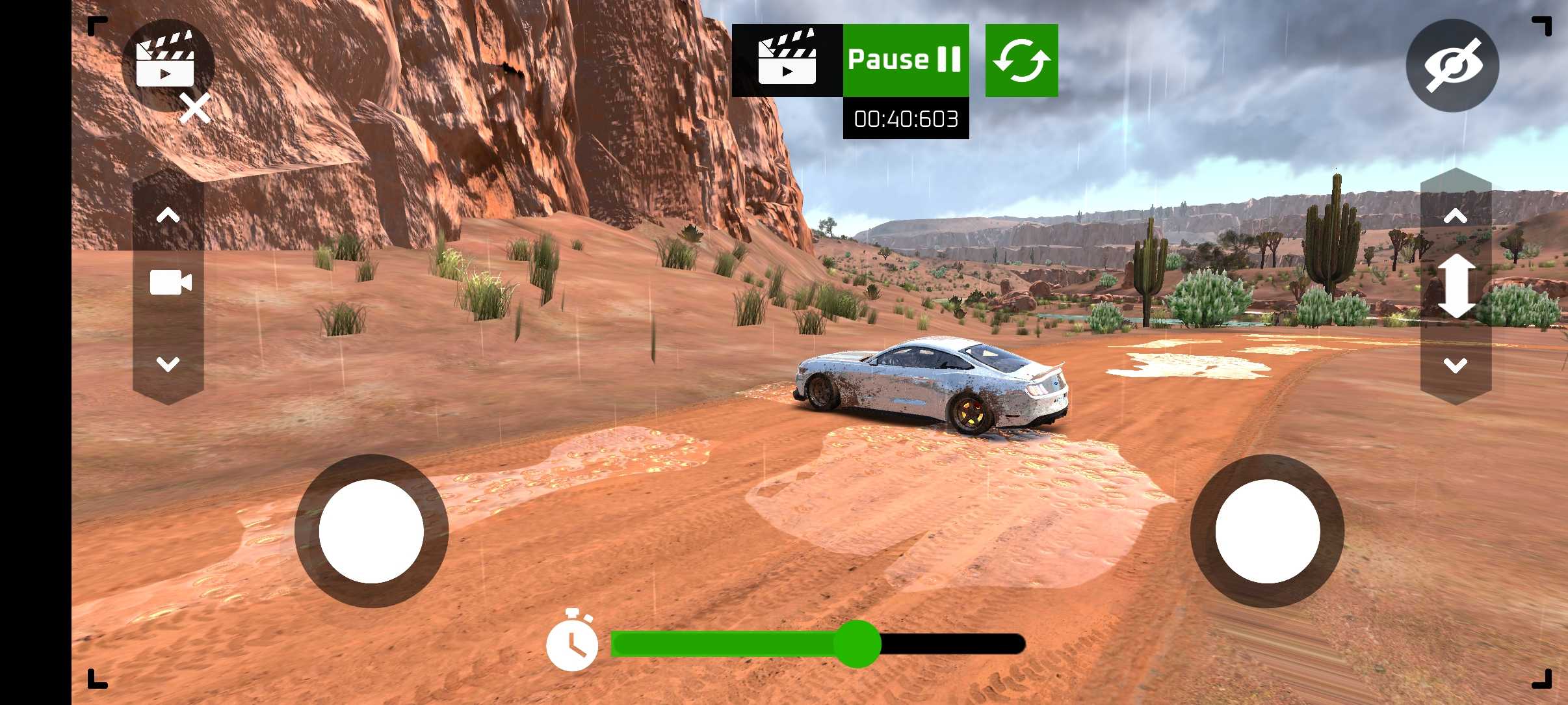Tap the left camera movement joystick
Viewport: 1568px width, 705px height.
click(x=371, y=531)
